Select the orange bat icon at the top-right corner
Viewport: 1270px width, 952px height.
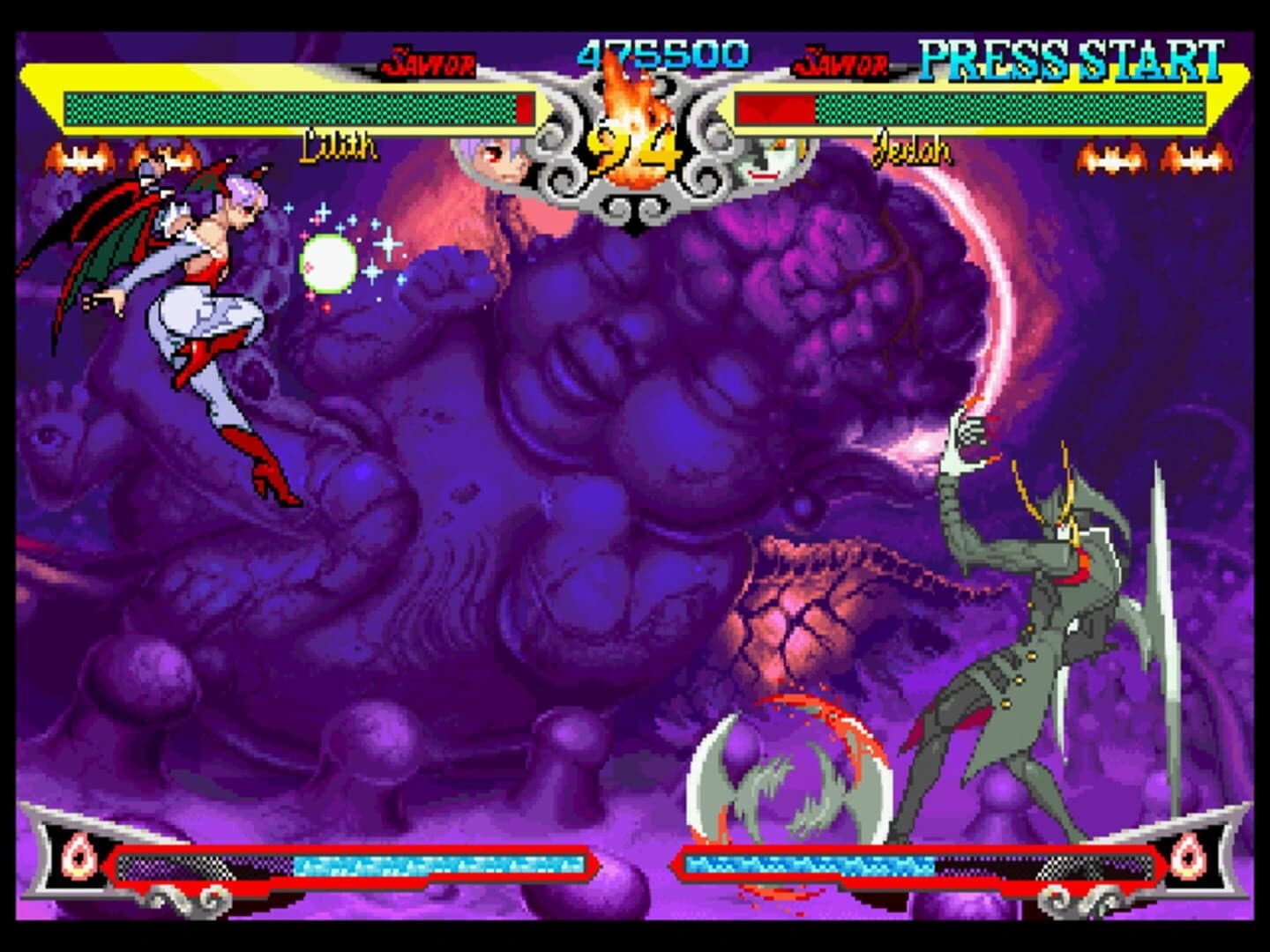(x=1196, y=160)
